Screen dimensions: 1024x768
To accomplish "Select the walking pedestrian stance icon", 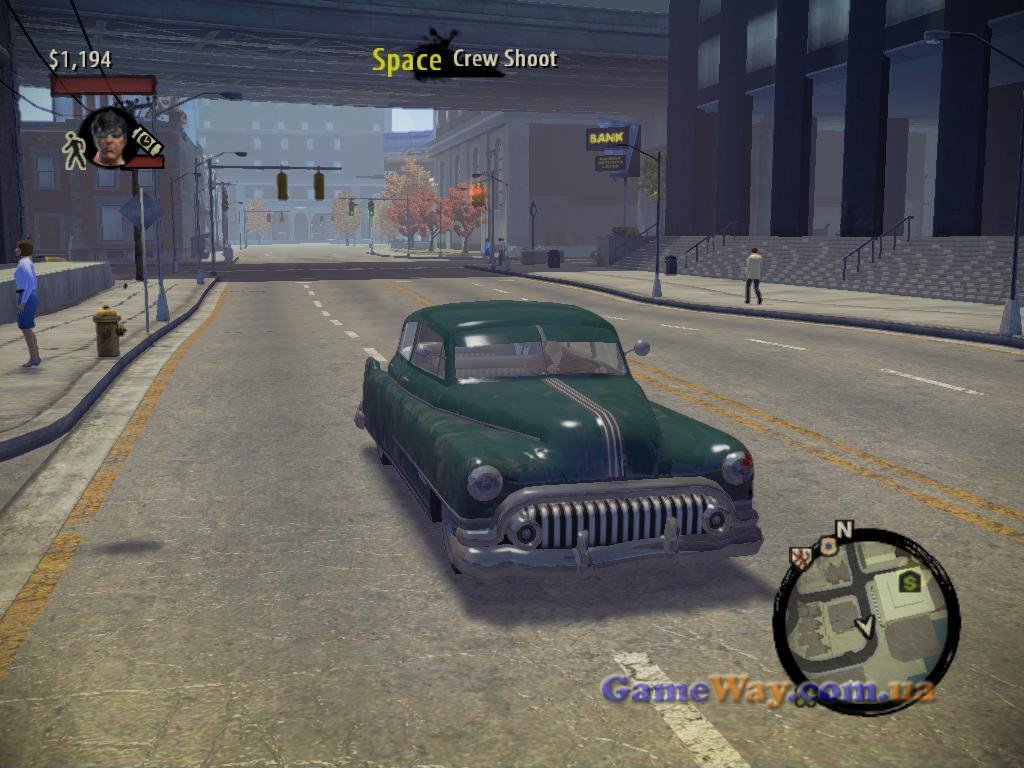I will point(74,150).
